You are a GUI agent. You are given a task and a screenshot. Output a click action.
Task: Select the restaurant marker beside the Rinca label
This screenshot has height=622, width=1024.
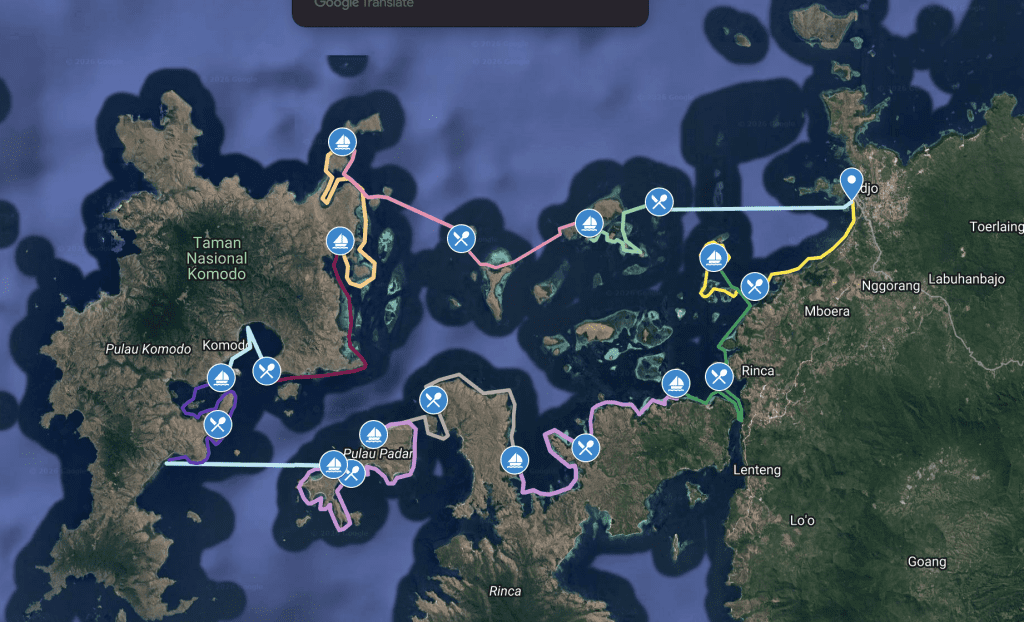point(719,377)
